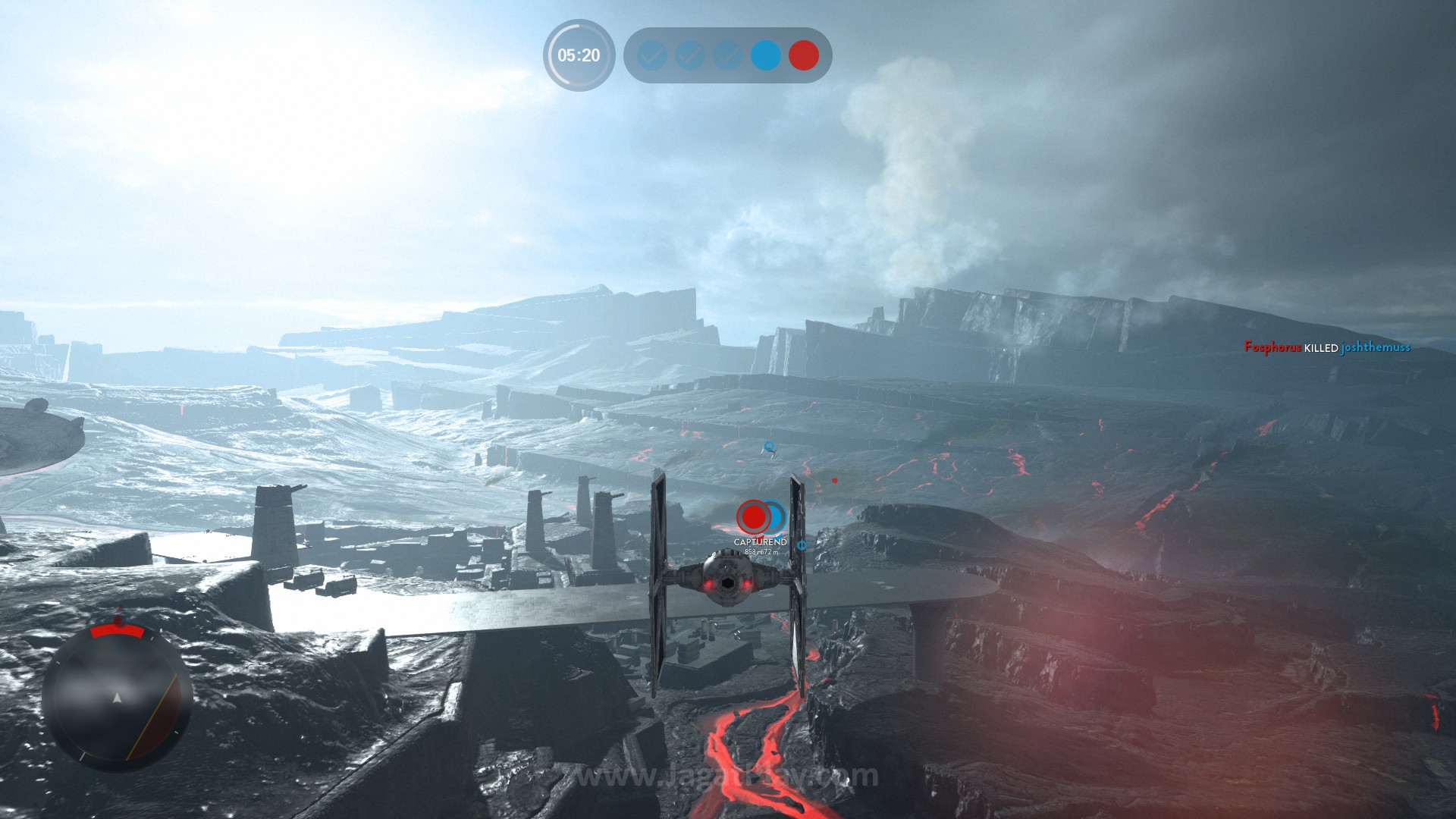Select the red objective dot in tracker

click(x=803, y=55)
